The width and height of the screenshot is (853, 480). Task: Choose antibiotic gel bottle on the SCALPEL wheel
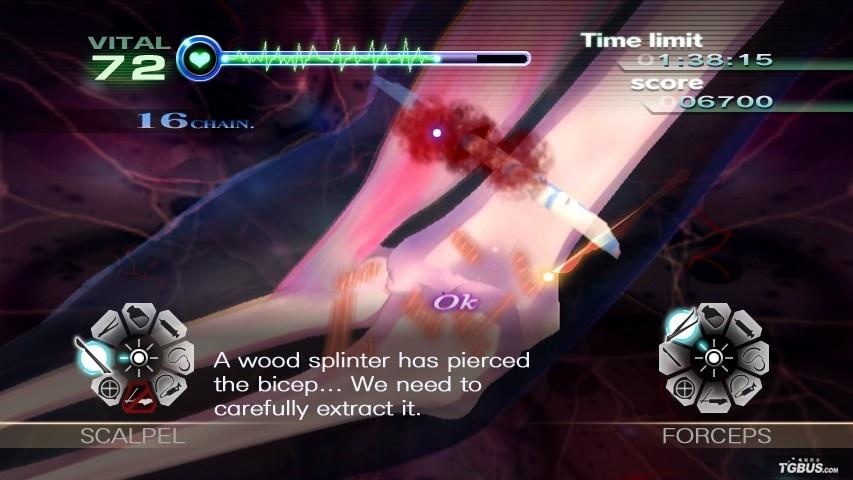coord(135,318)
